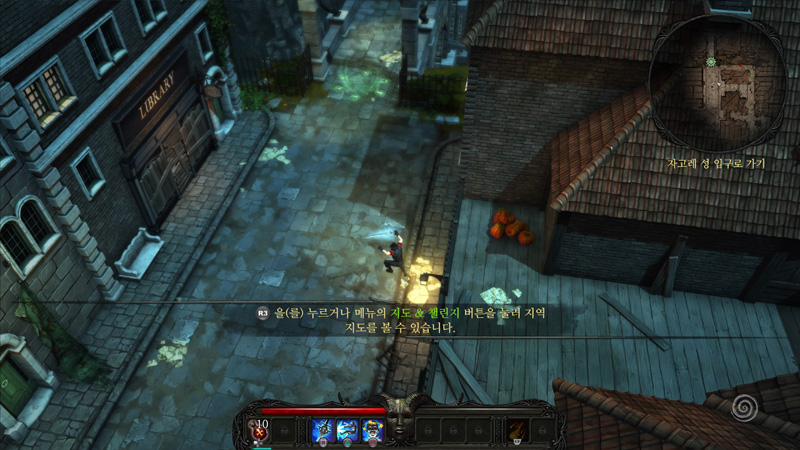Click the spiral swirl icon in the corner
The image size is (800, 450).
click(x=742, y=407)
